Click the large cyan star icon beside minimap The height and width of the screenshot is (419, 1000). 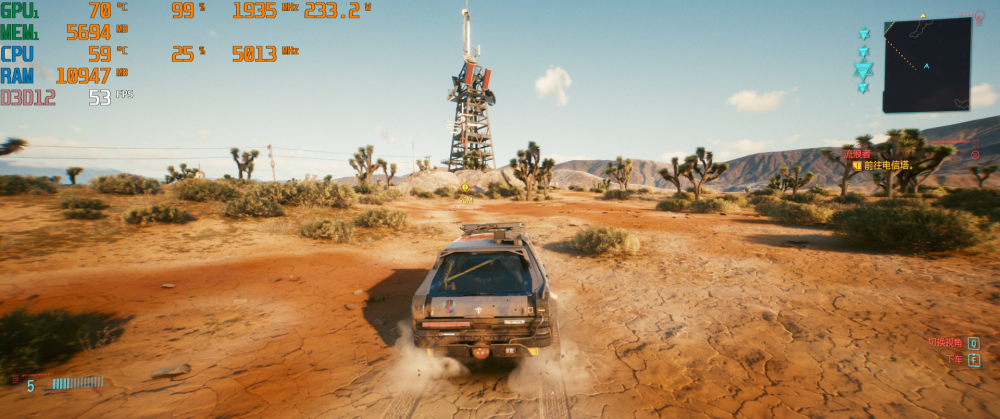tap(863, 69)
